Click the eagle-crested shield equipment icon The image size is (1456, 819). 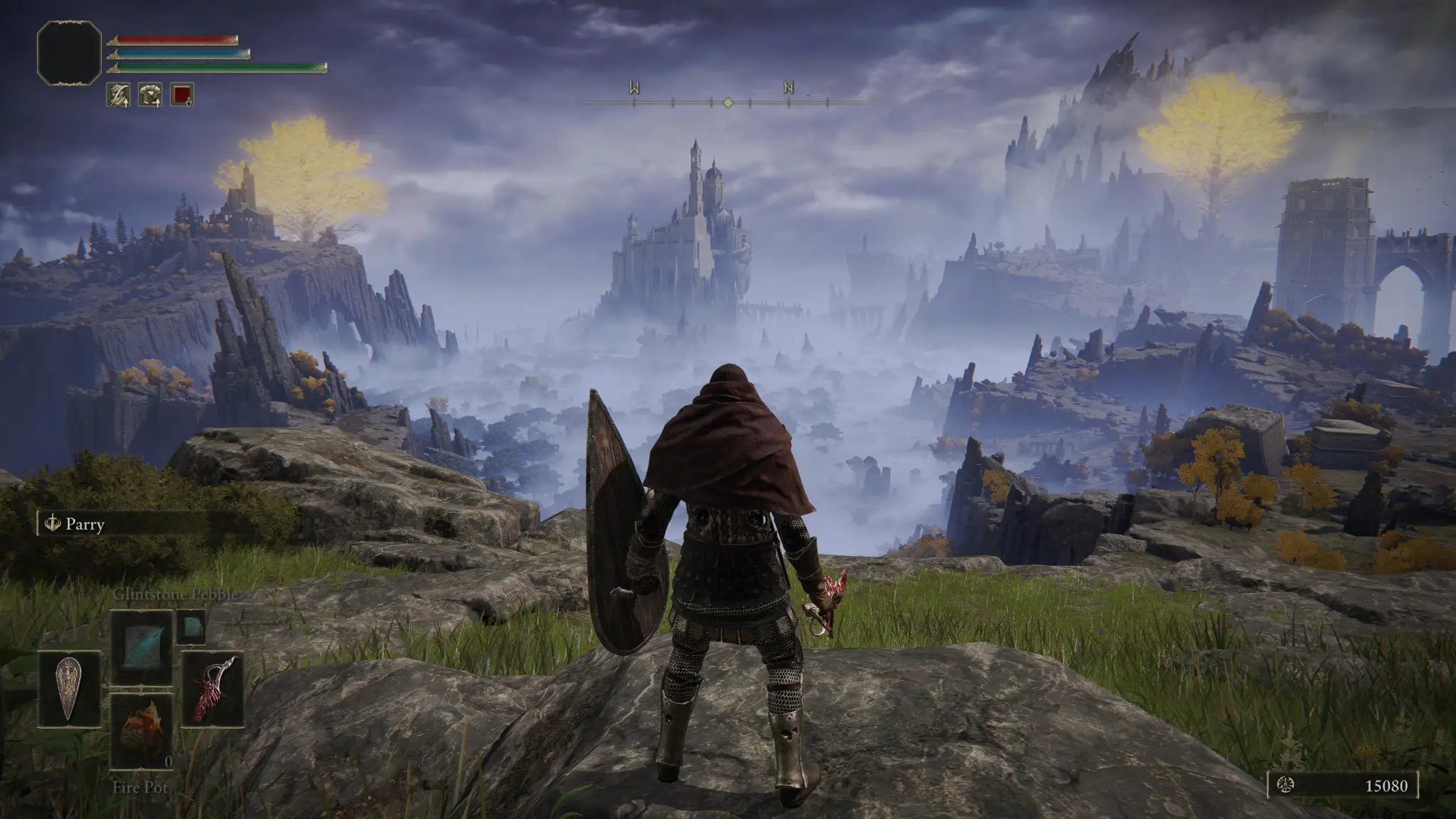(x=68, y=688)
